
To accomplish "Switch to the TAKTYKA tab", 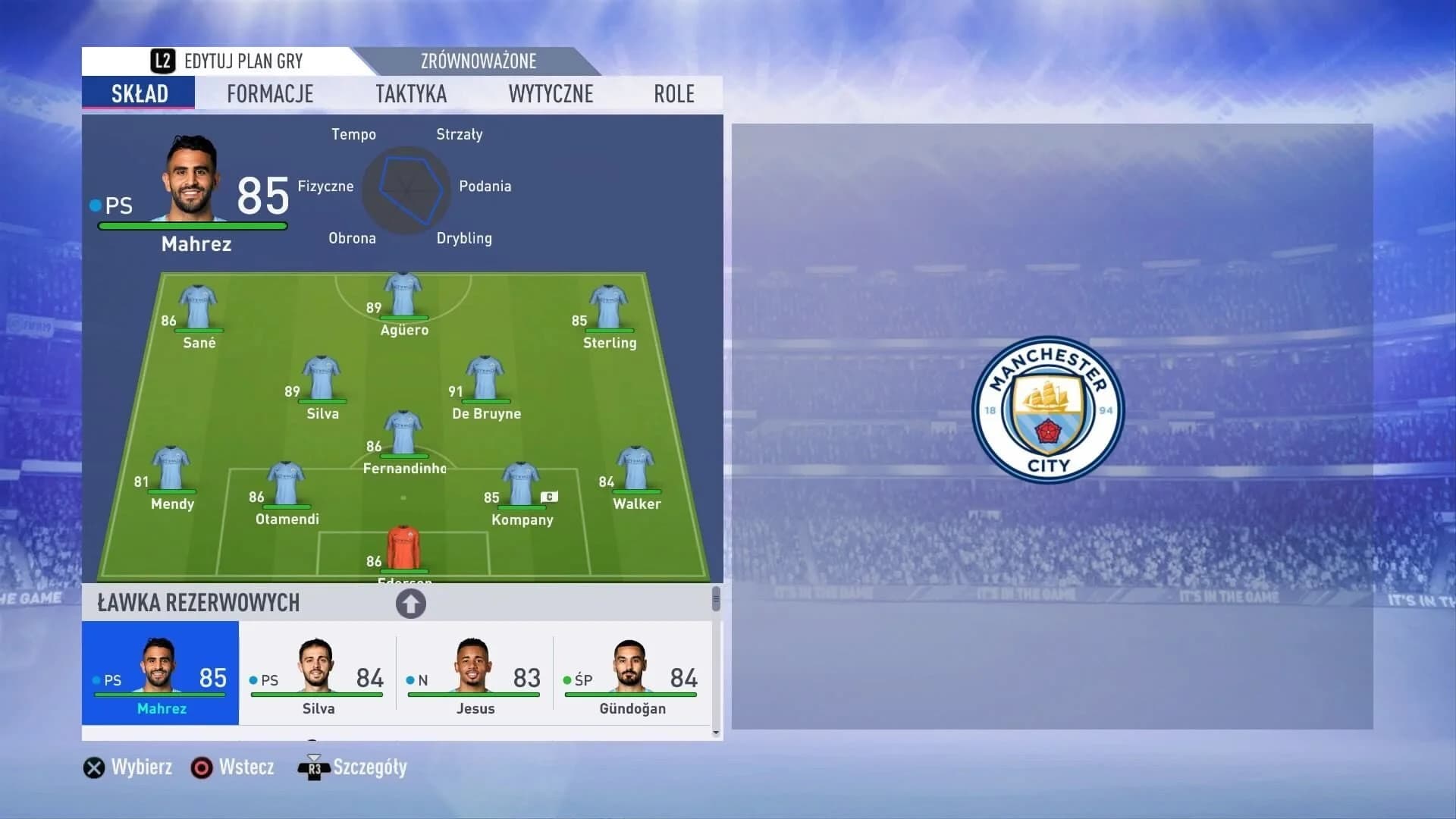I will click(410, 93).
